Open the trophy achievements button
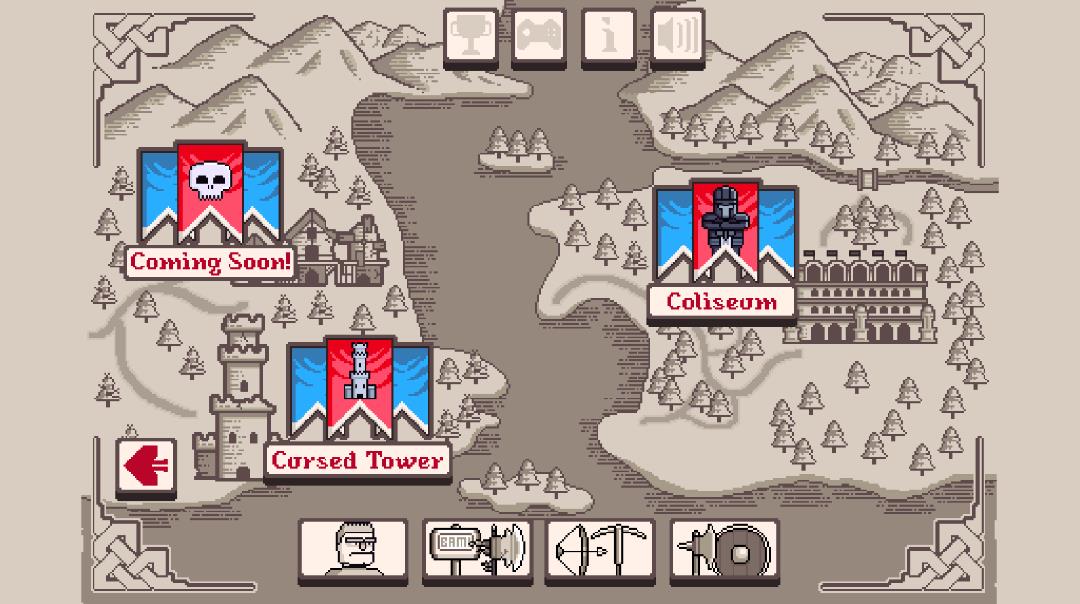 469,37
